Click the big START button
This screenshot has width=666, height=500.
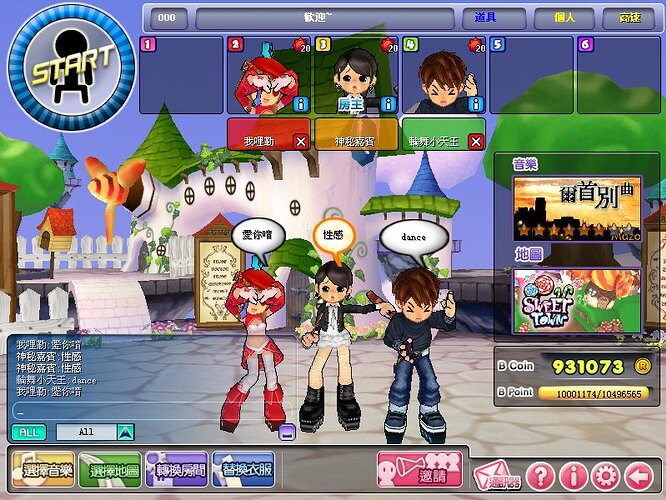click(x=68, y=70)
